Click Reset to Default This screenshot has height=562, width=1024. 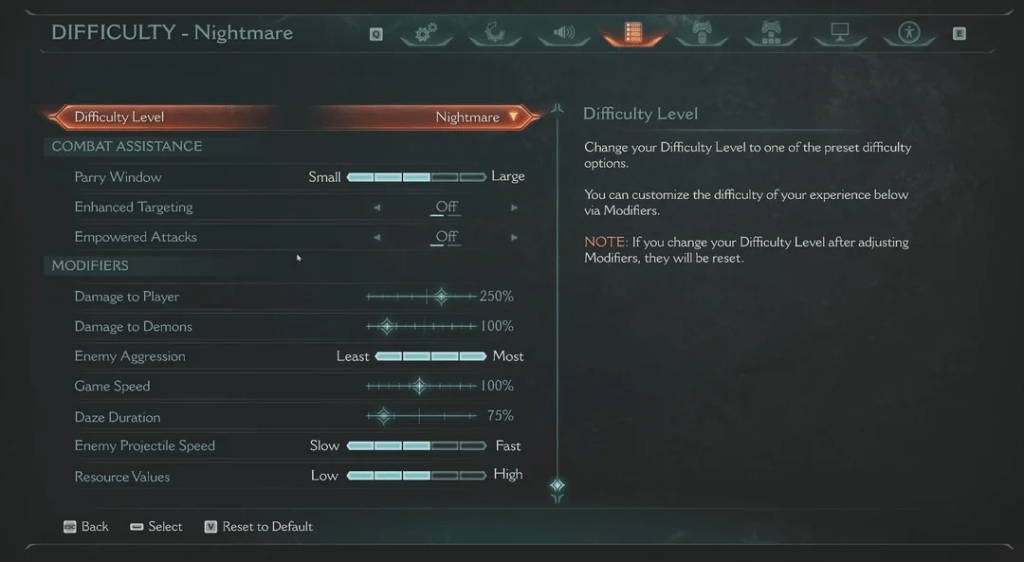pos(258,527)
